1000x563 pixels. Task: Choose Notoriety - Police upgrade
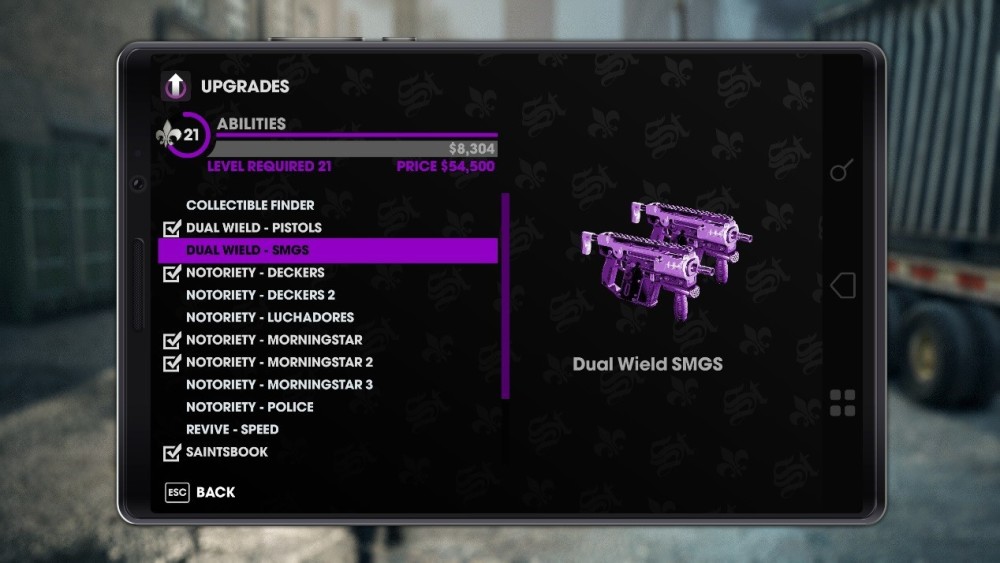pyautogui.click(x=249, y=407)
